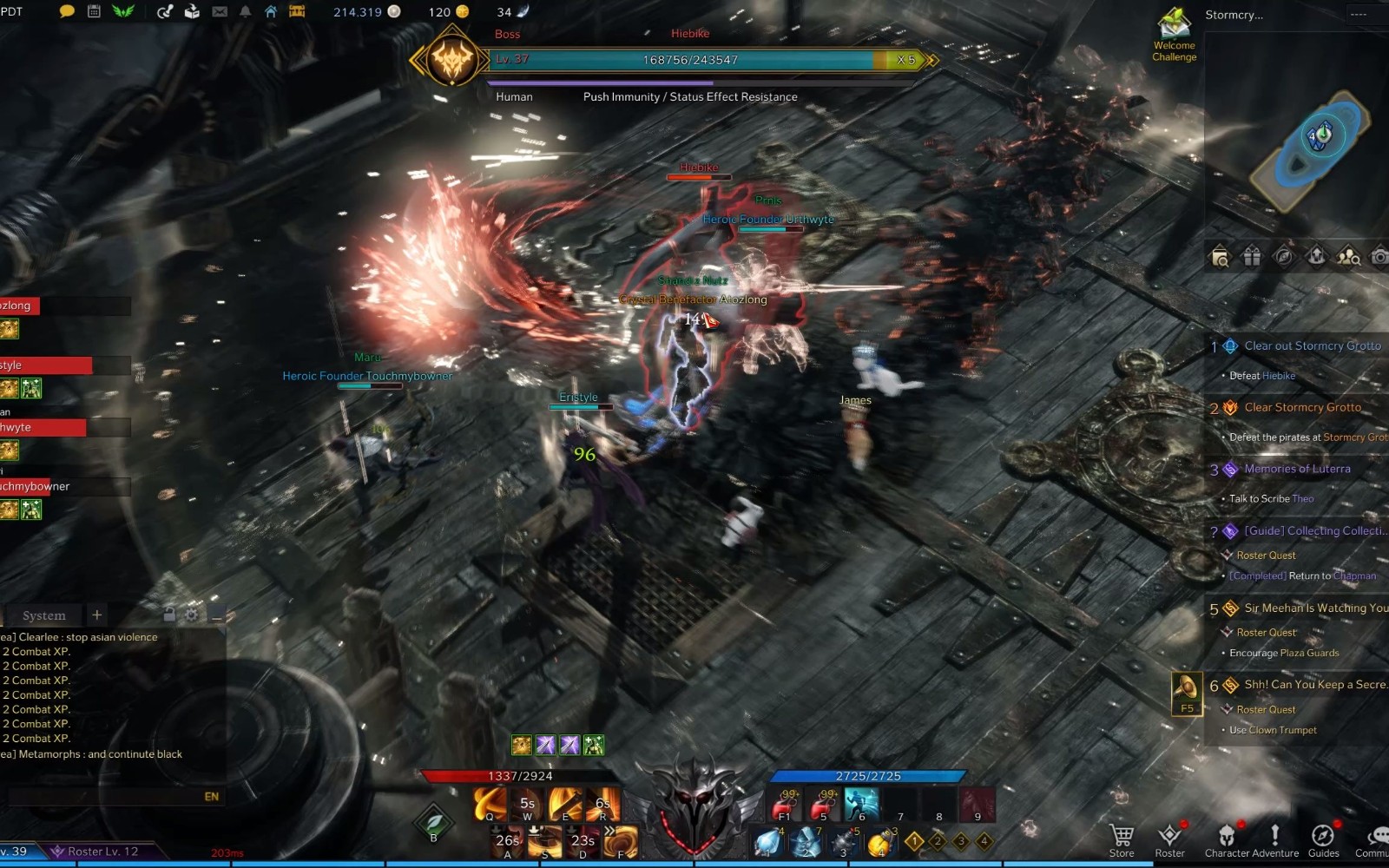Viewport: 1389px width, 868px height.
Task: Select the Clear out Stormcry Grotto quest
Action: point(1312,345)
